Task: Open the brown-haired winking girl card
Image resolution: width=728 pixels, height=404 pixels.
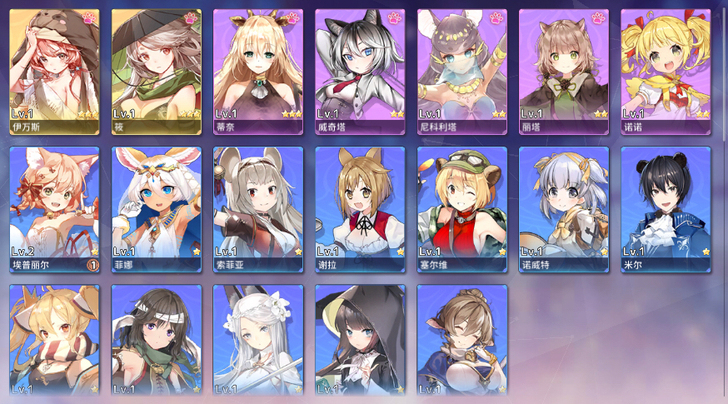Action: (x=461, y=340)
